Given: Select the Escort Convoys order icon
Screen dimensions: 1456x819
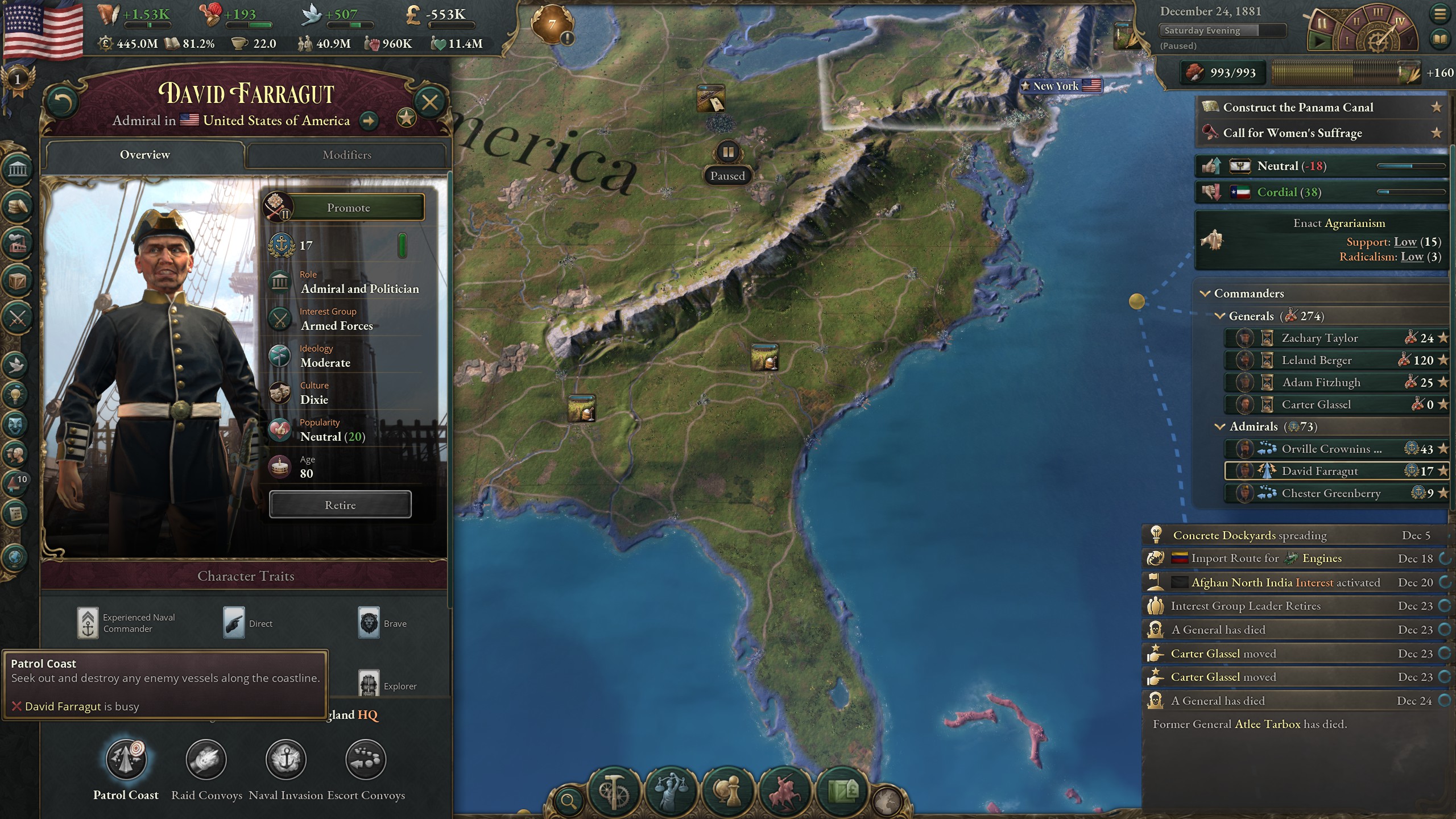Looking at the screenshot, I should [x=366, y=759].
